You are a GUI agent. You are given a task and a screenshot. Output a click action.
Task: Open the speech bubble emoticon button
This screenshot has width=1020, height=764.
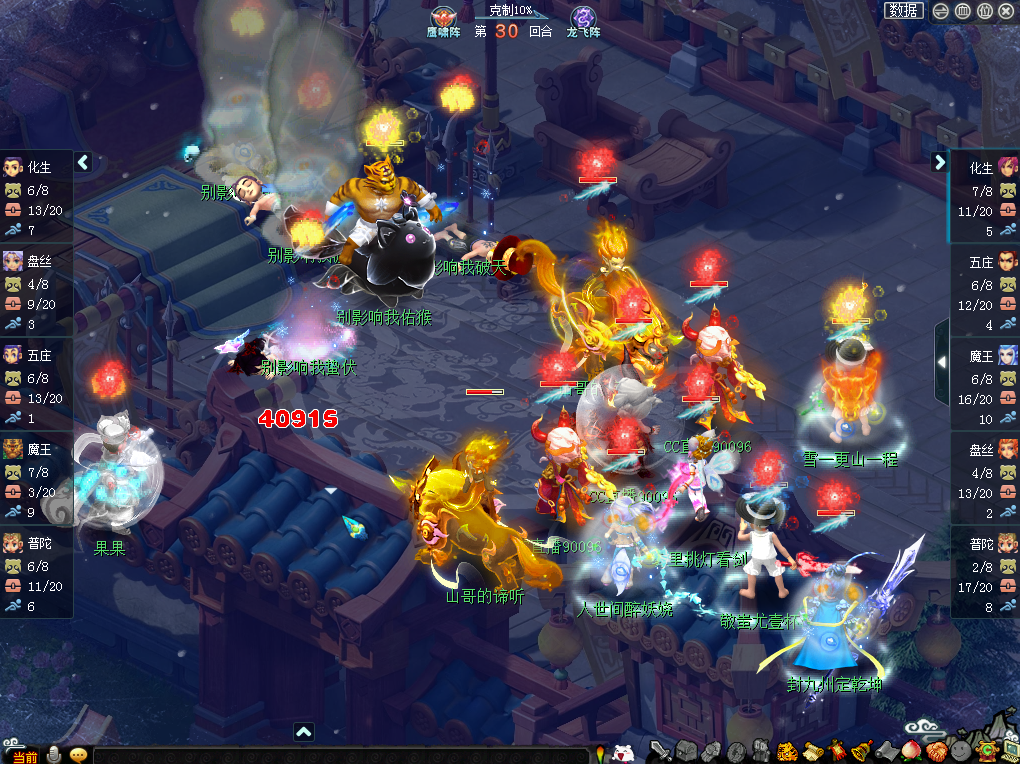pos(78,755)
